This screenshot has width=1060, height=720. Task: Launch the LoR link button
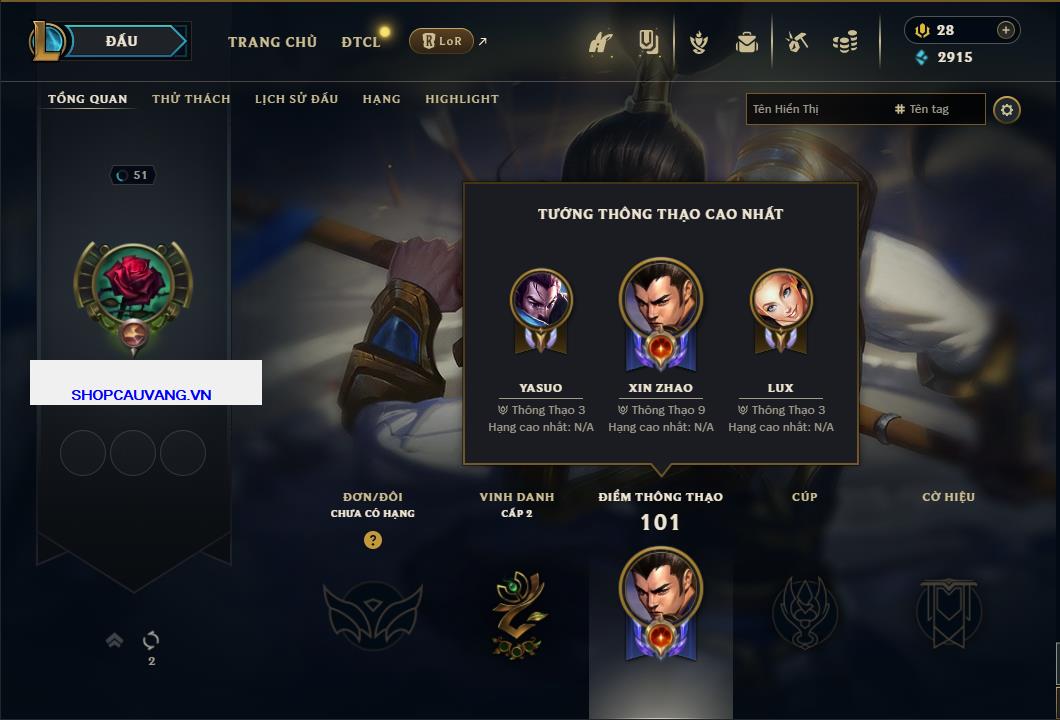[441, 41]
